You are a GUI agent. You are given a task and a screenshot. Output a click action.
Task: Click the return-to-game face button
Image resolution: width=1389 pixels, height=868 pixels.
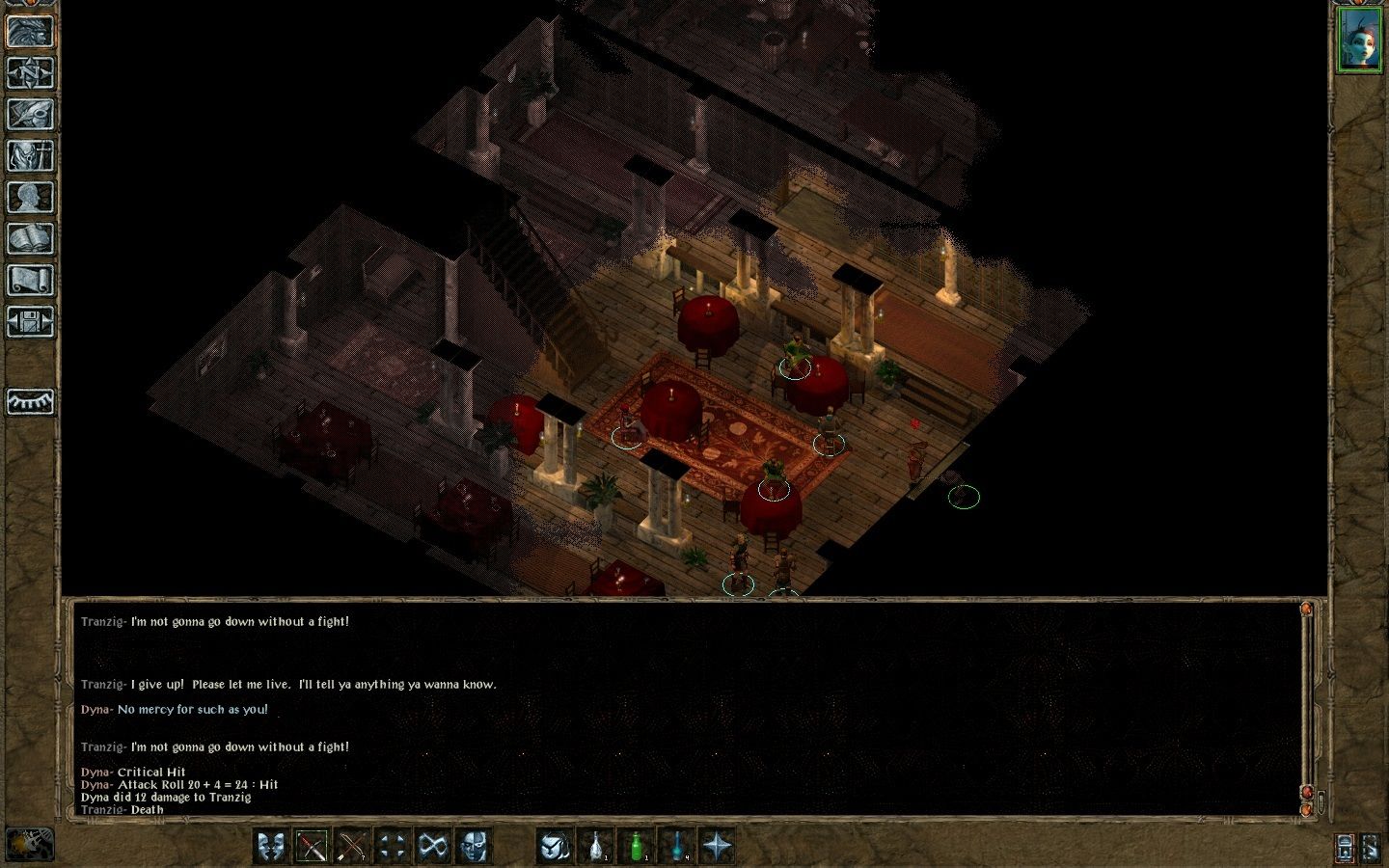(30, 31)
